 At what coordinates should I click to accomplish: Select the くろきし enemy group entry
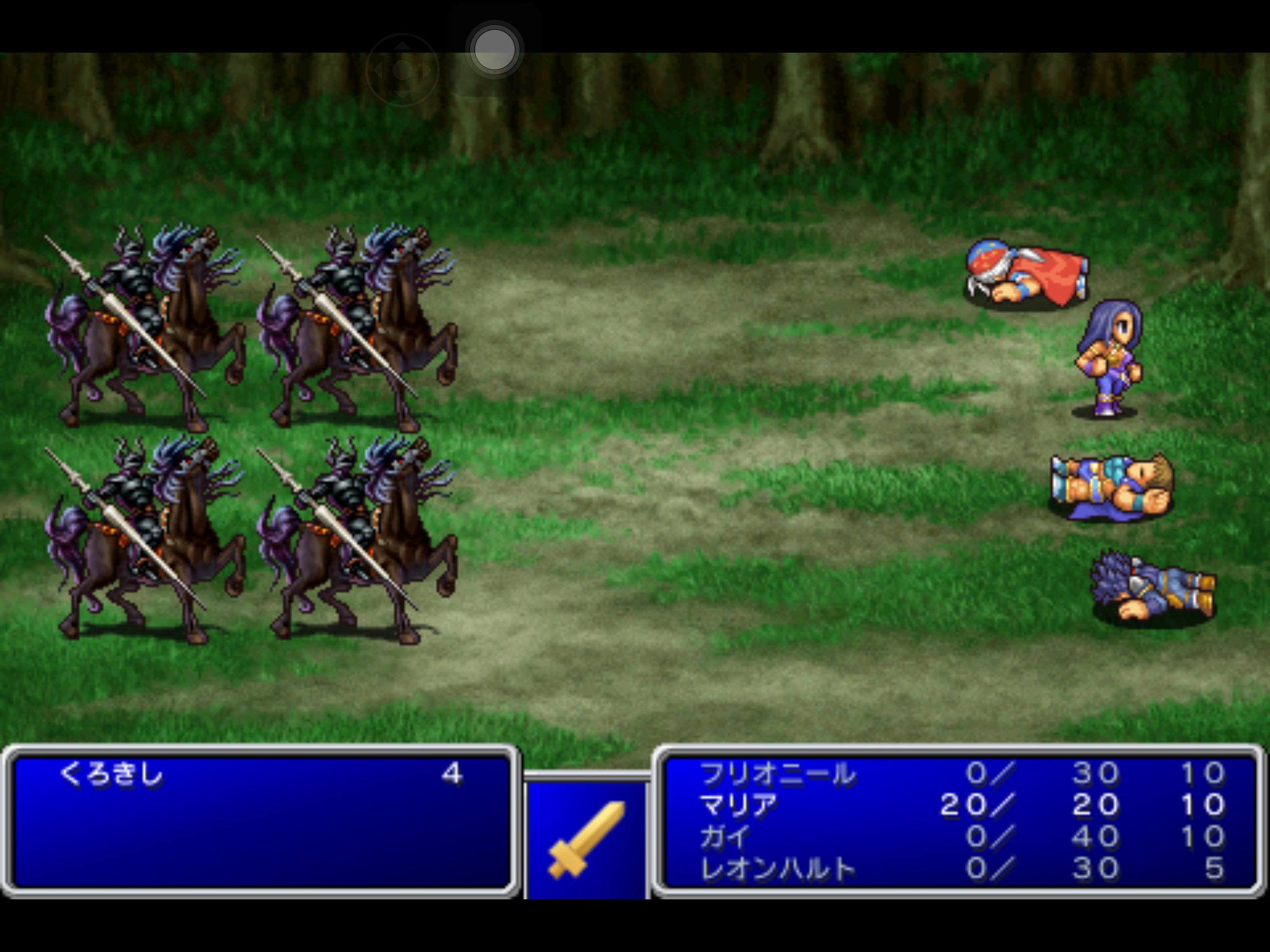coord(112,774)
